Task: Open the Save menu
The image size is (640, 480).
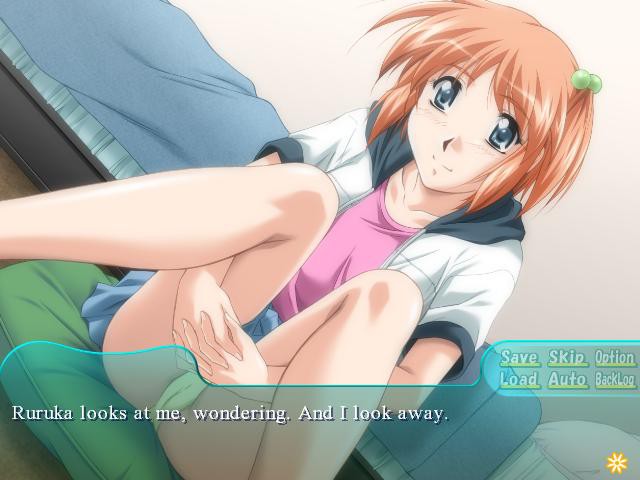Action: tap(519, 357)
